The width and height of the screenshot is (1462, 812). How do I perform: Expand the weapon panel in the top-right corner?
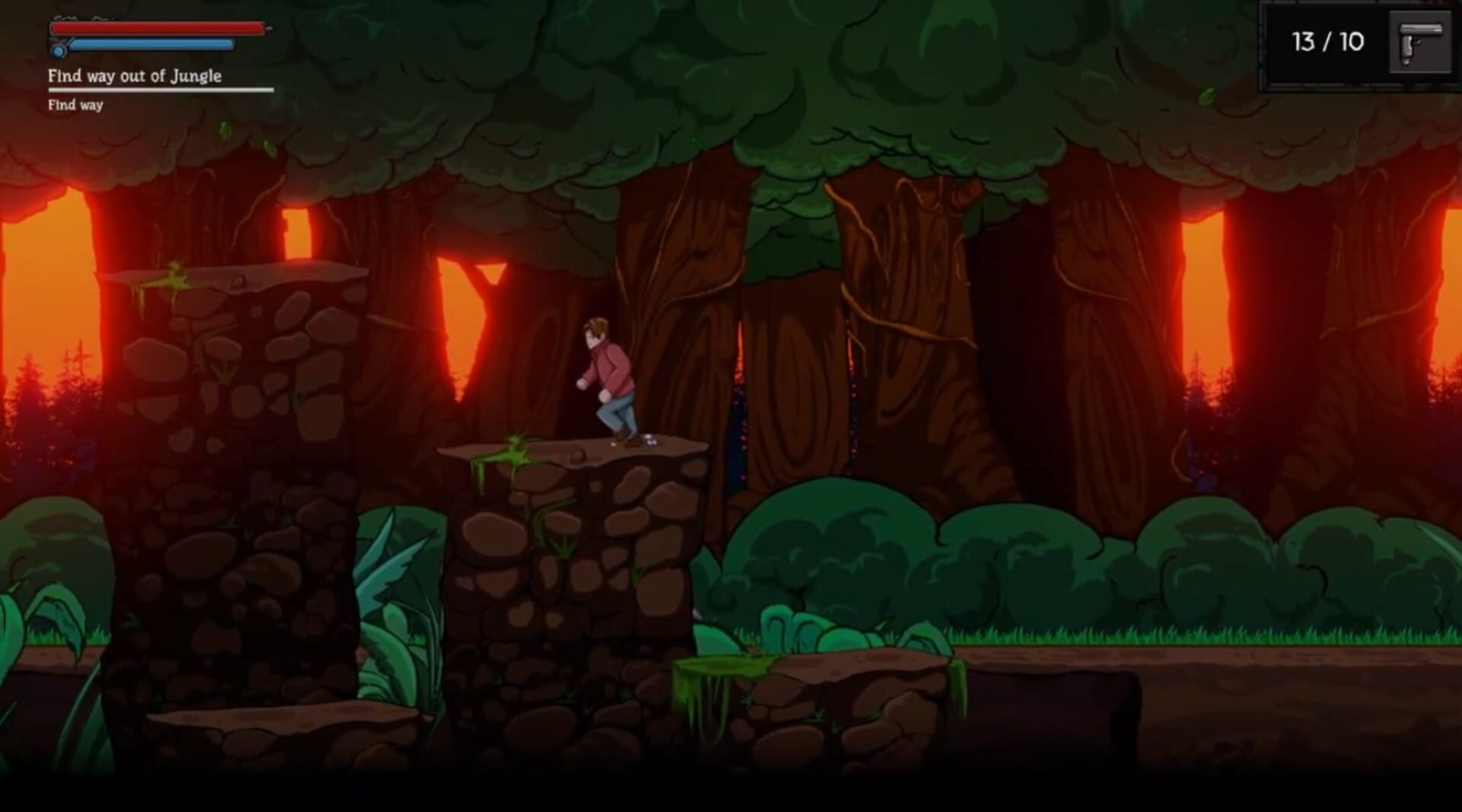[x=1363, y=44]
